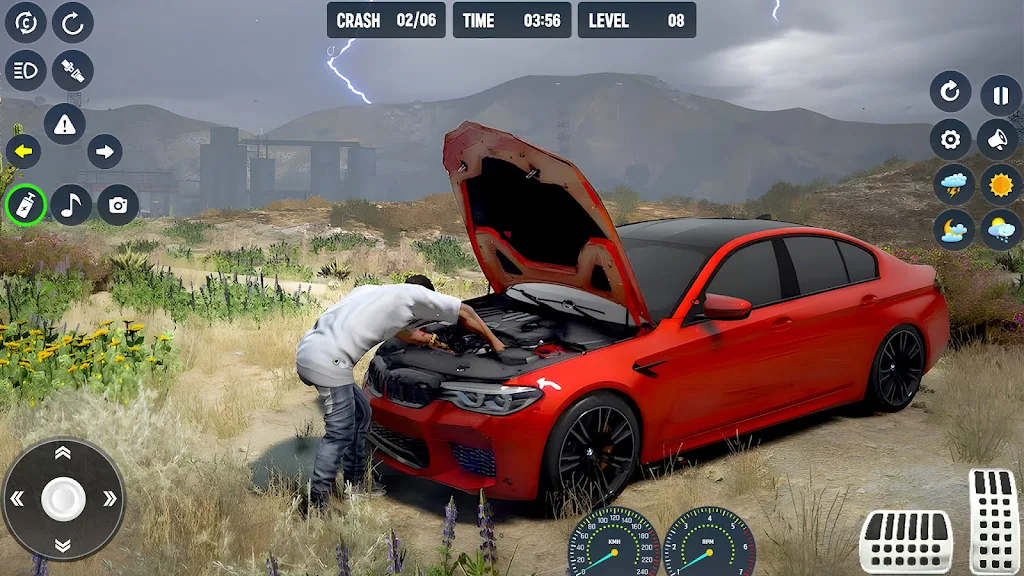The width and height of the screenshot is (1024, 576).
Task: Click the reset arrow beside the pause button
Action: (951, 93)
